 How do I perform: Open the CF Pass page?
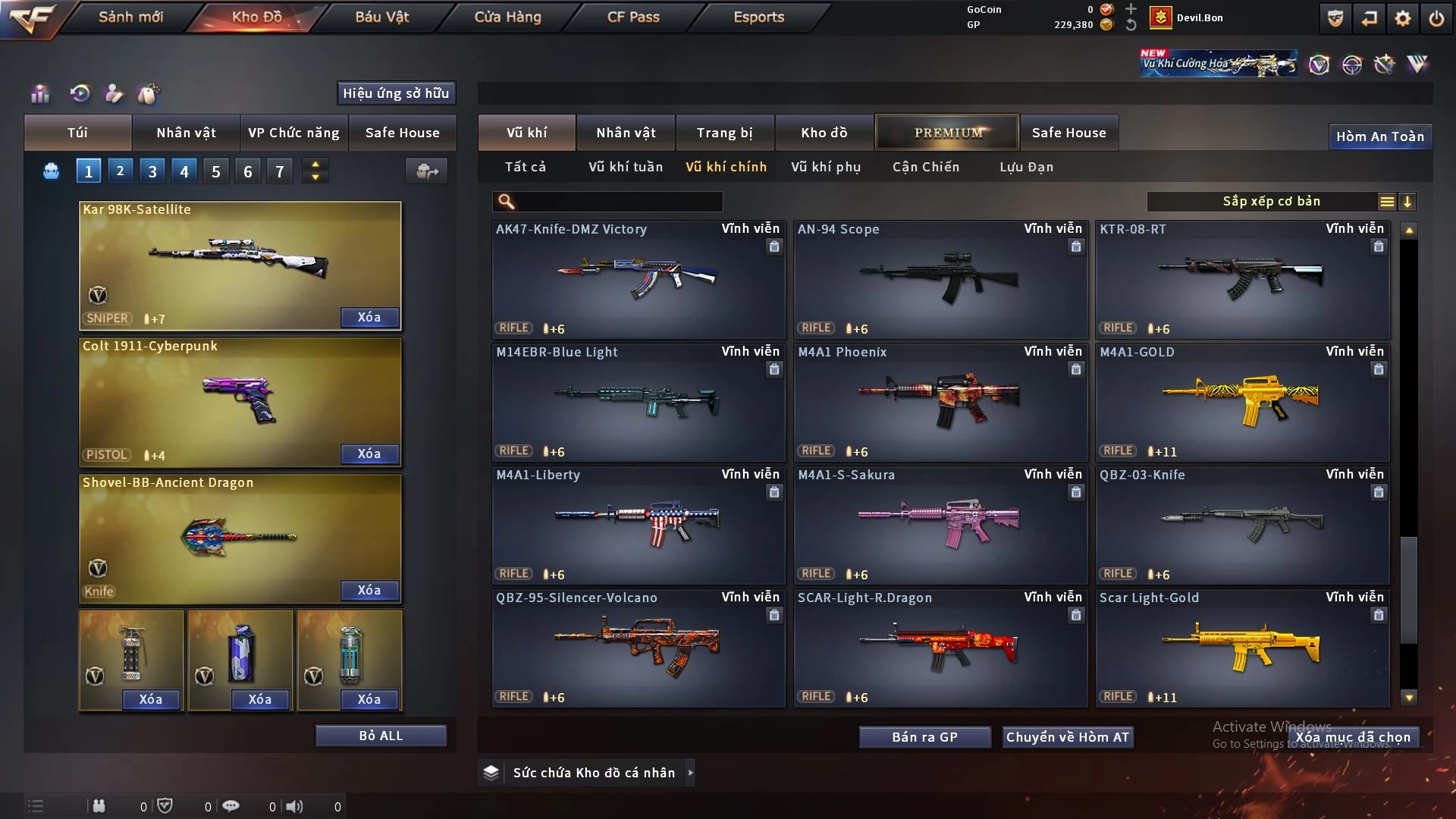click(x=633, y=17)
